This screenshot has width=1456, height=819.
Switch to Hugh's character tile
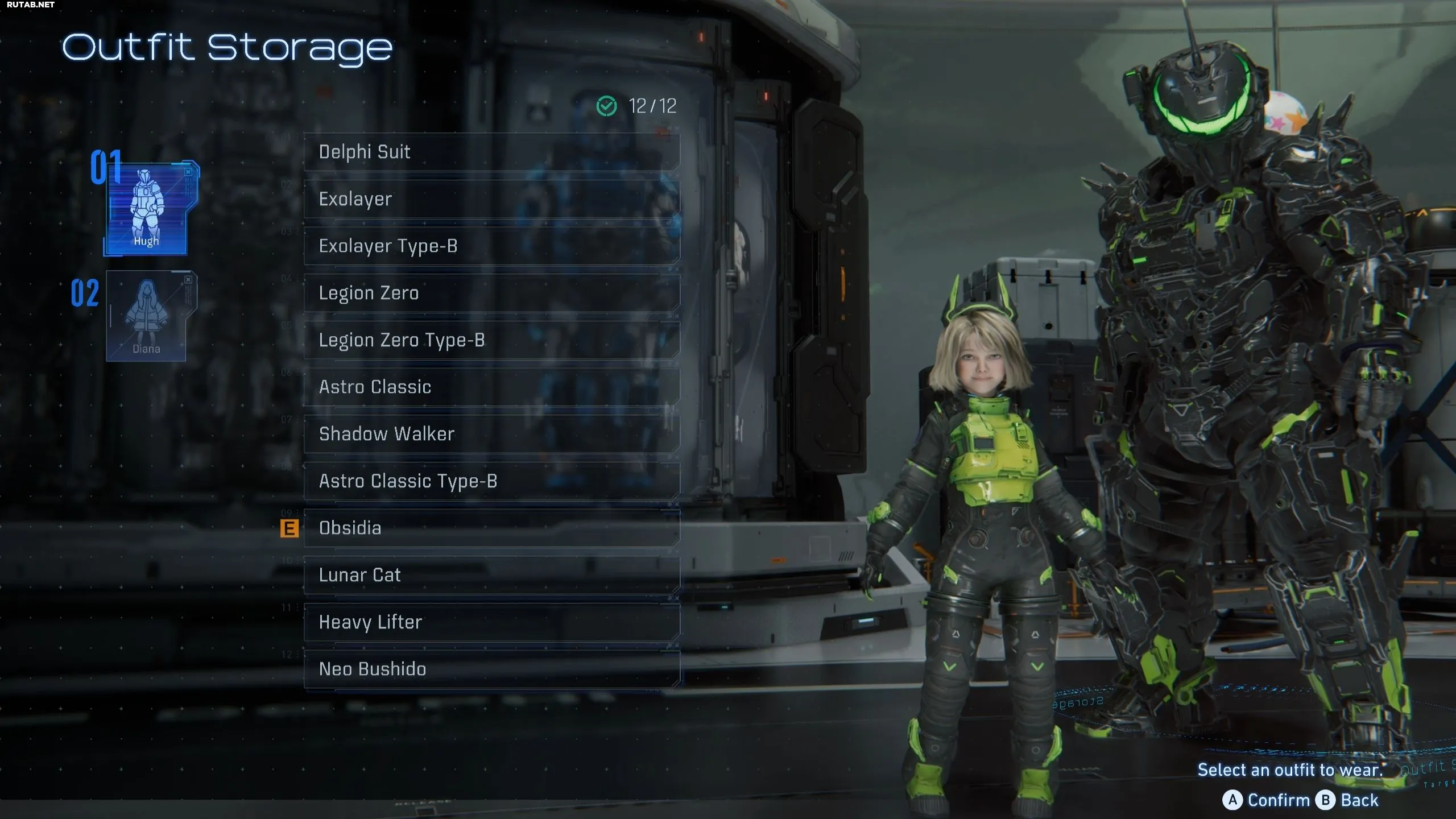point(148,208)
